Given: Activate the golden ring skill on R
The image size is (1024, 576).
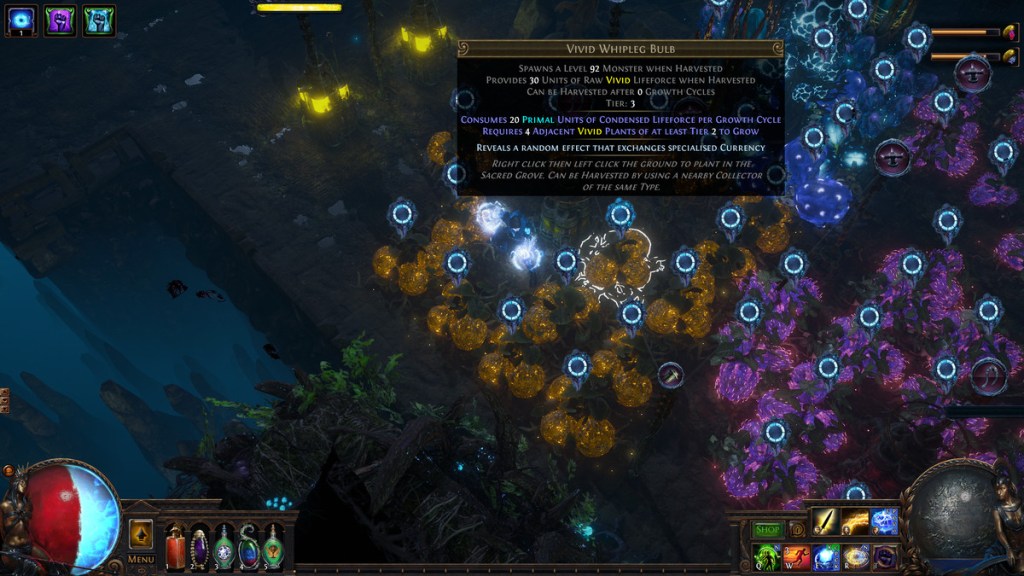Looking at the screenshot, I should 856,556.
